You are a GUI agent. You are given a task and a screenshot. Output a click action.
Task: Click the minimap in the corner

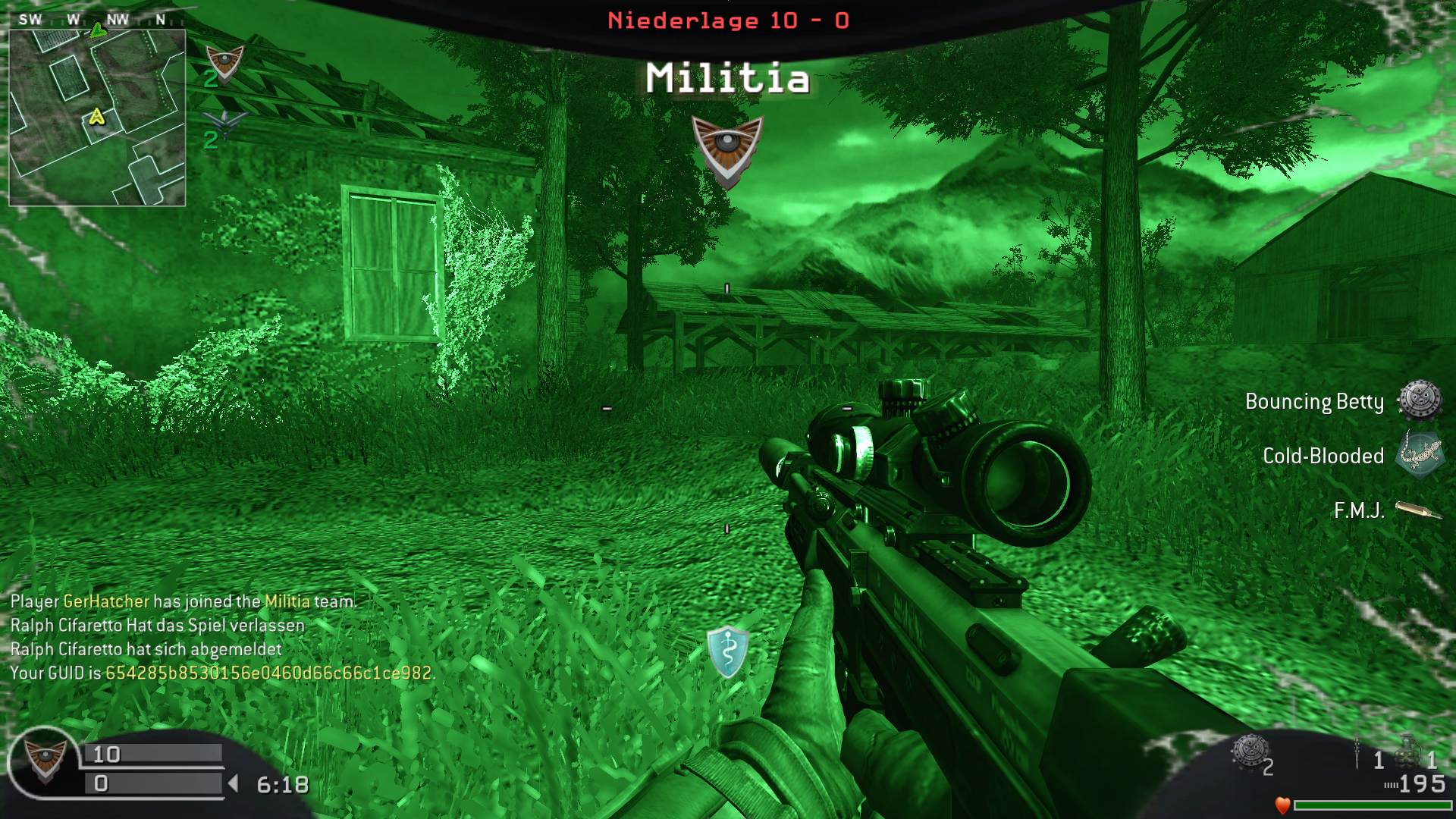(x=97, y=118)
